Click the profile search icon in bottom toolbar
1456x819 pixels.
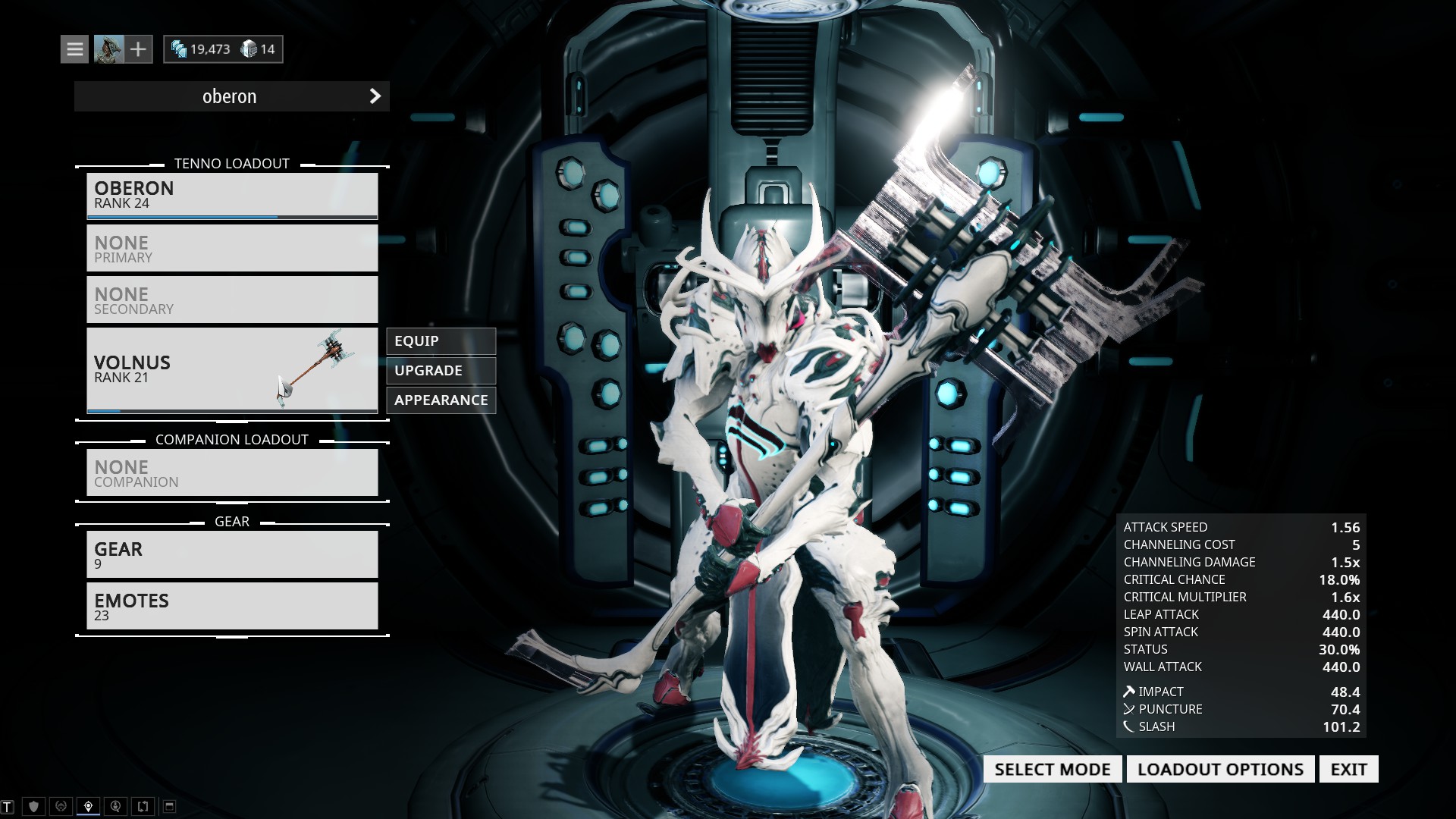(x=115, y=806)
